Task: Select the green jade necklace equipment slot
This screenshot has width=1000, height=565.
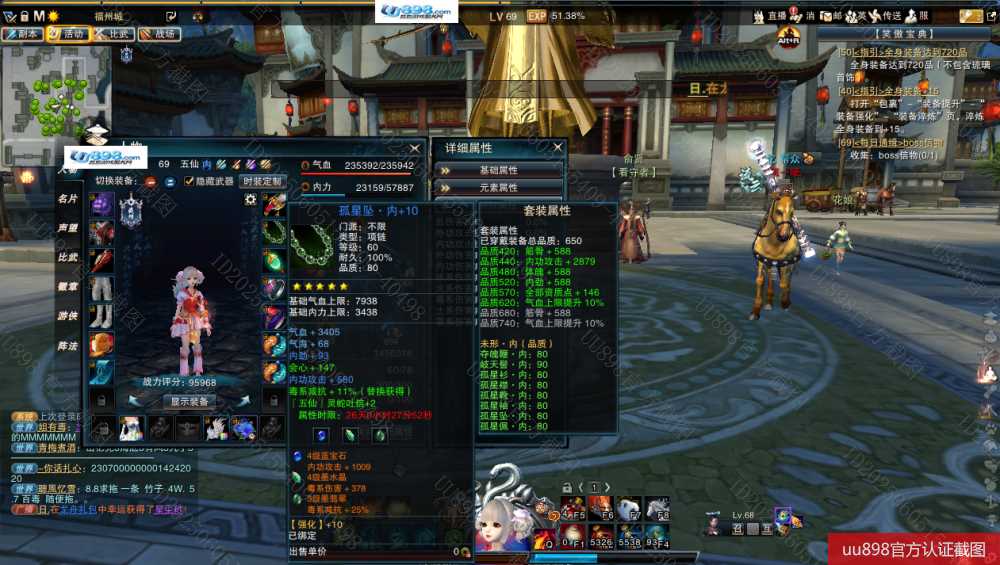Action: coord(274,233)
